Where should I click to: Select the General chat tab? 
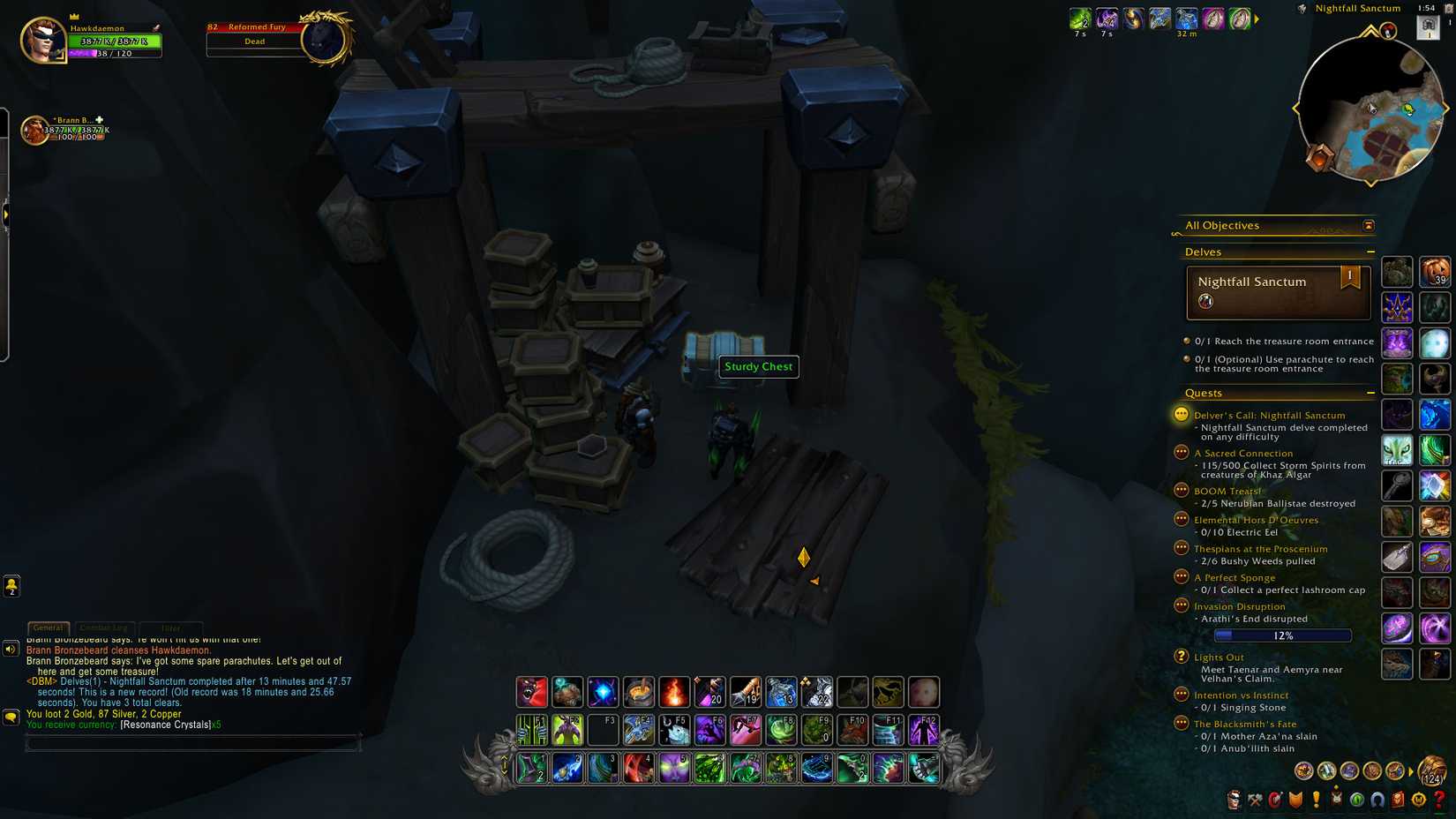49,627
